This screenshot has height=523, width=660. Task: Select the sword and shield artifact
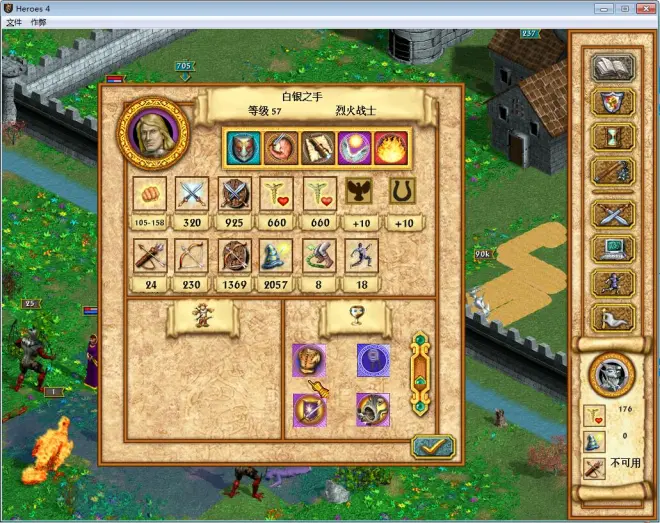pyautogui.click(x=309, y=408)
